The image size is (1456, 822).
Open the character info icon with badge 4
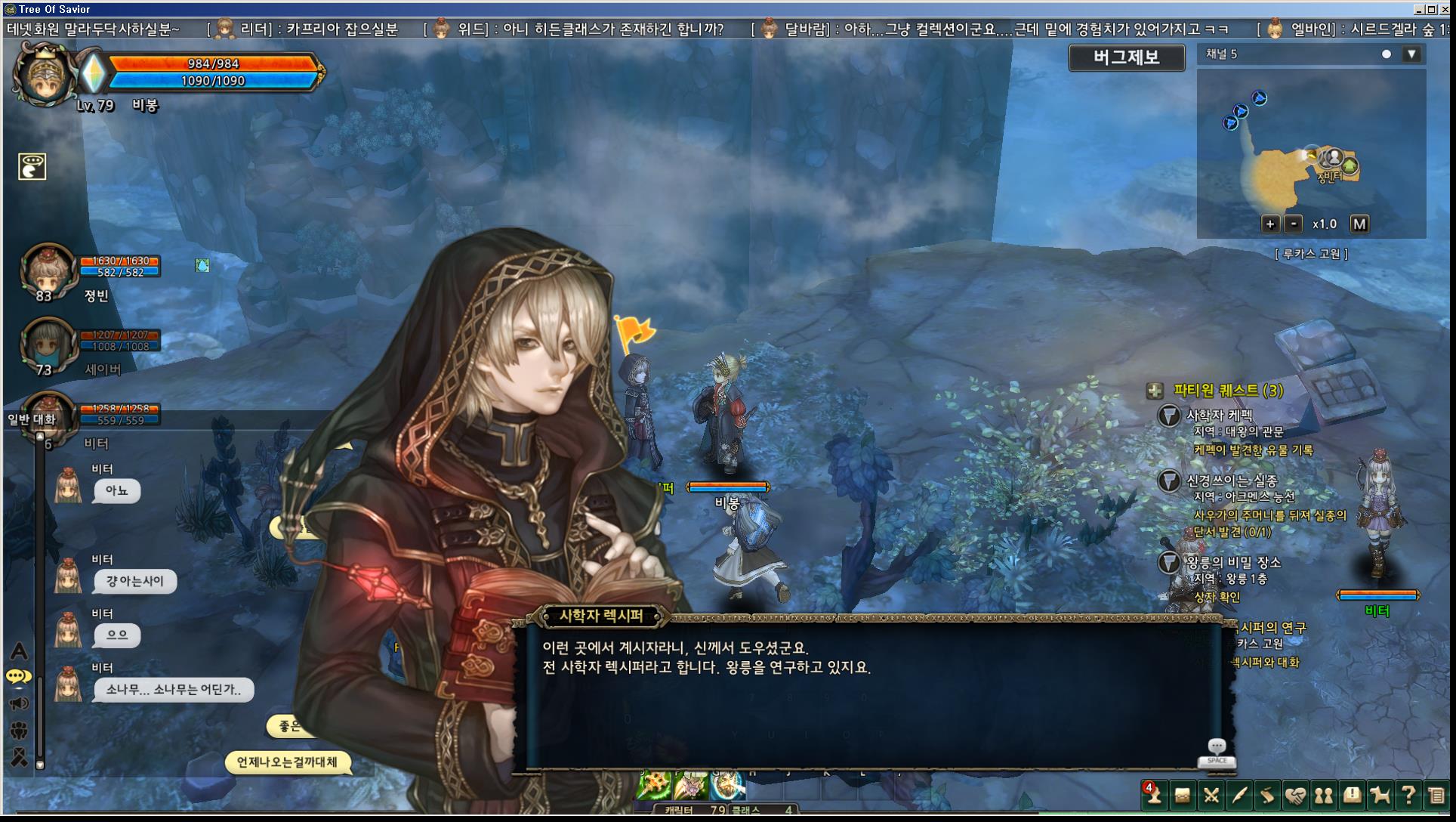coord(1153,796)
